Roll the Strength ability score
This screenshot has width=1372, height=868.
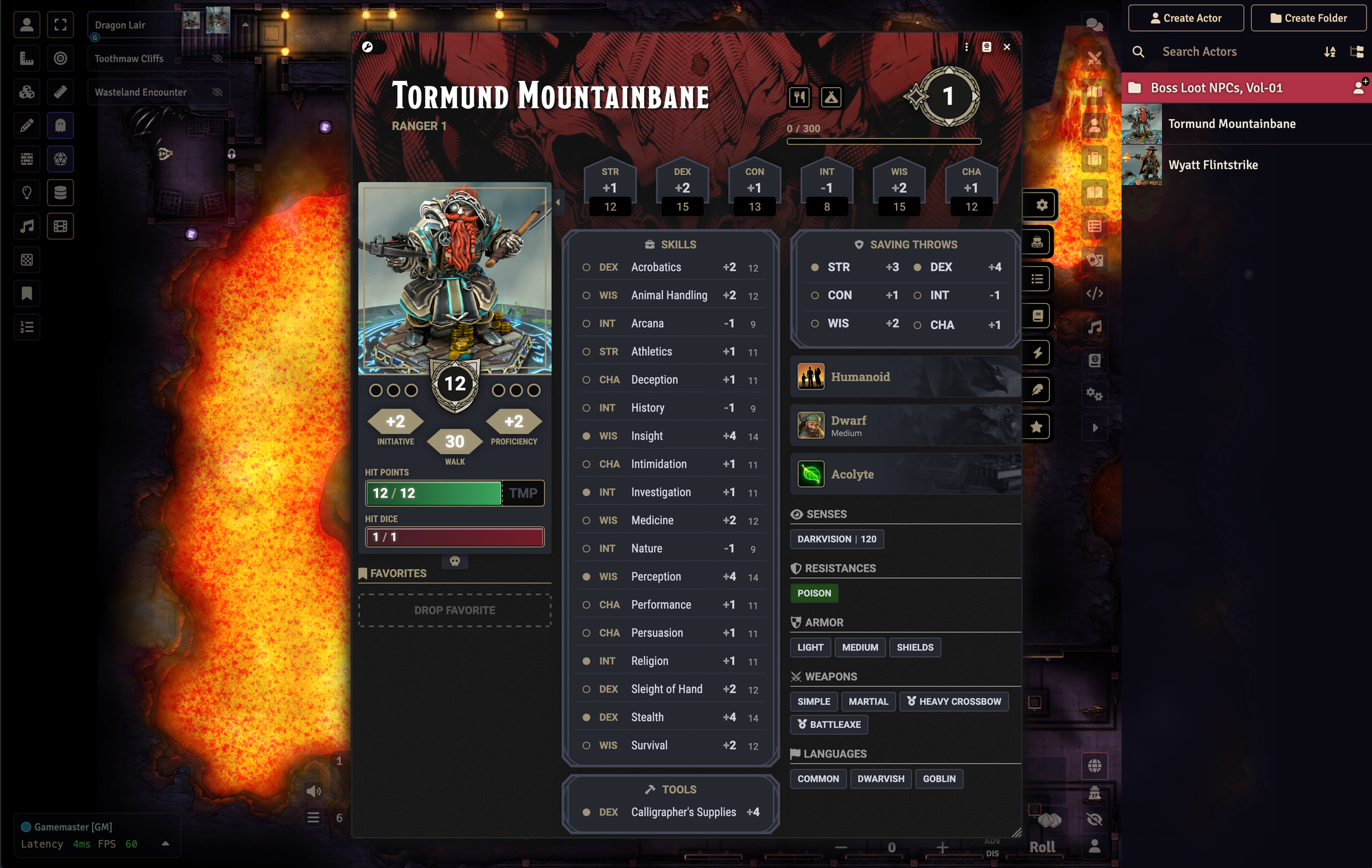(610, 189)
